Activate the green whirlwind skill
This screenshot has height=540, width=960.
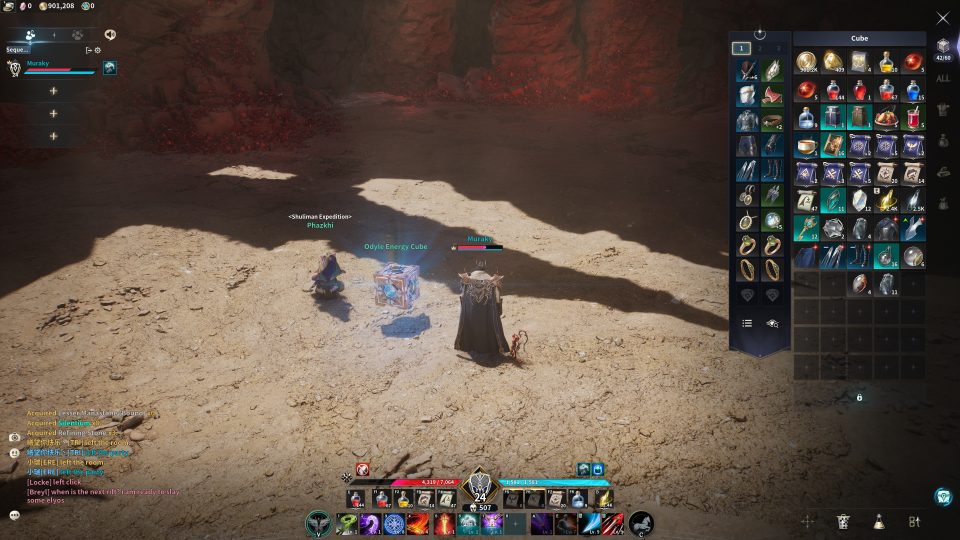[345, 523]
